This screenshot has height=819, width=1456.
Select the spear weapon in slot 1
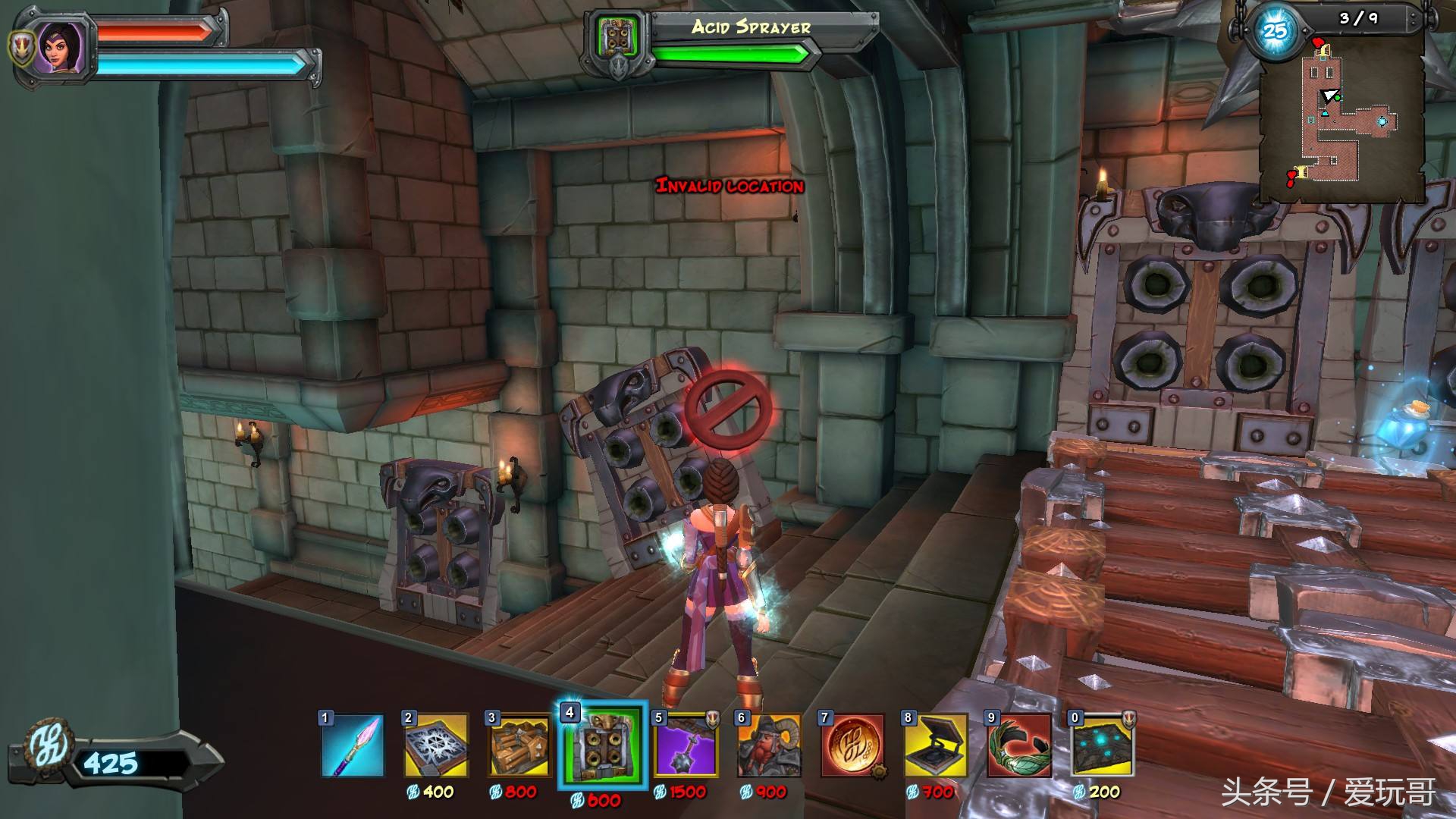352,745
